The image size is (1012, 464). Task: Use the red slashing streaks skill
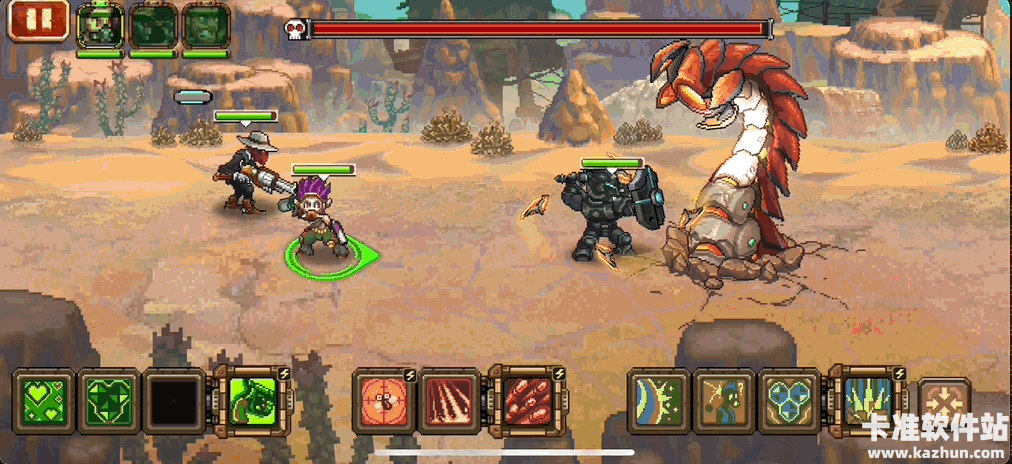pyautogui.click(x=450, y=401)
